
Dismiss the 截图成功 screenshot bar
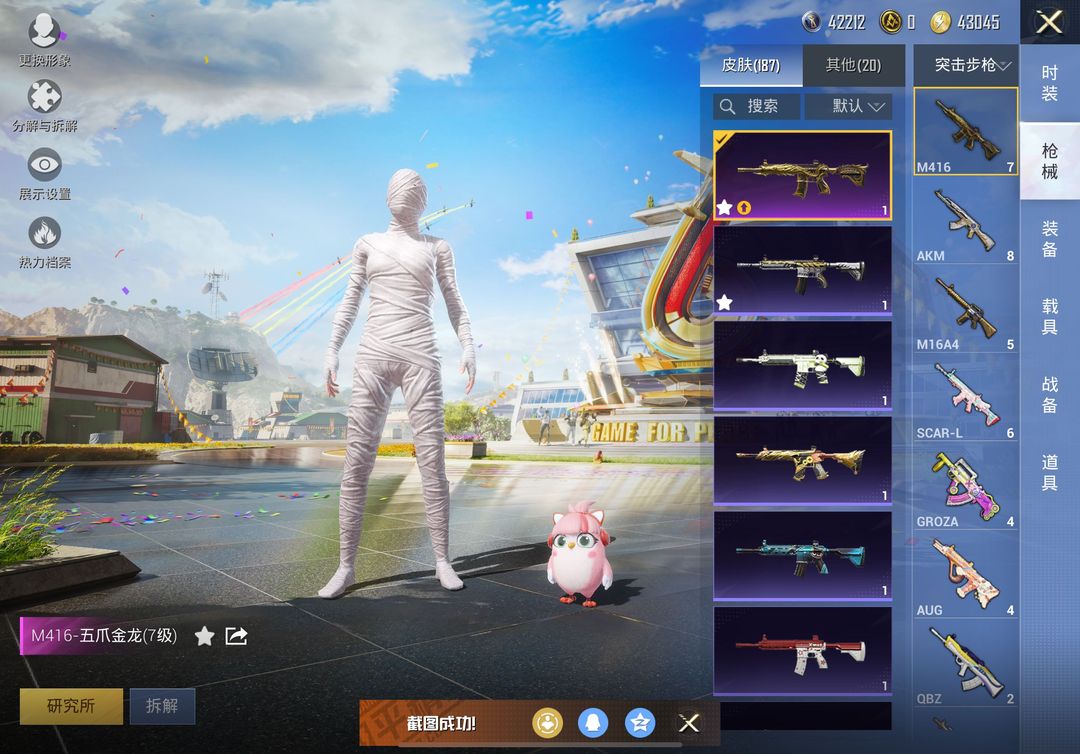(689, 723)
